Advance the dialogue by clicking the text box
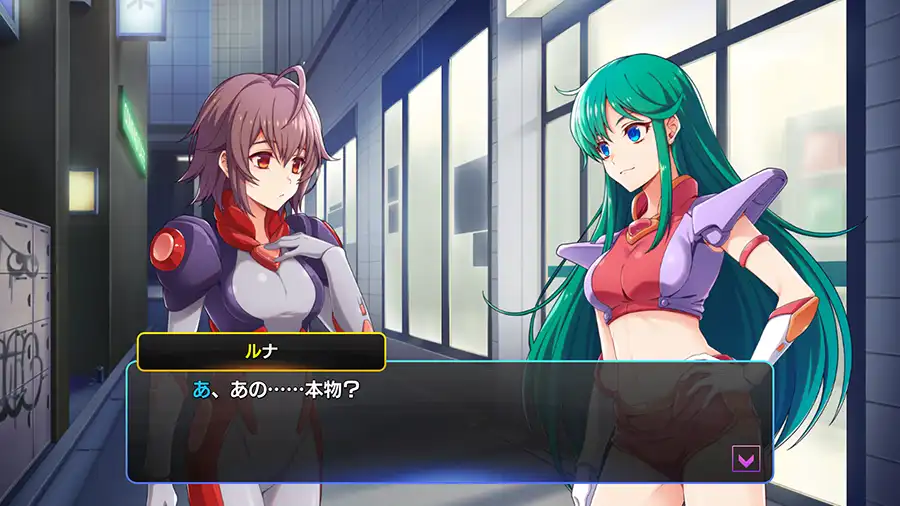Screen dimensions: 900x506 coord(448,423)
